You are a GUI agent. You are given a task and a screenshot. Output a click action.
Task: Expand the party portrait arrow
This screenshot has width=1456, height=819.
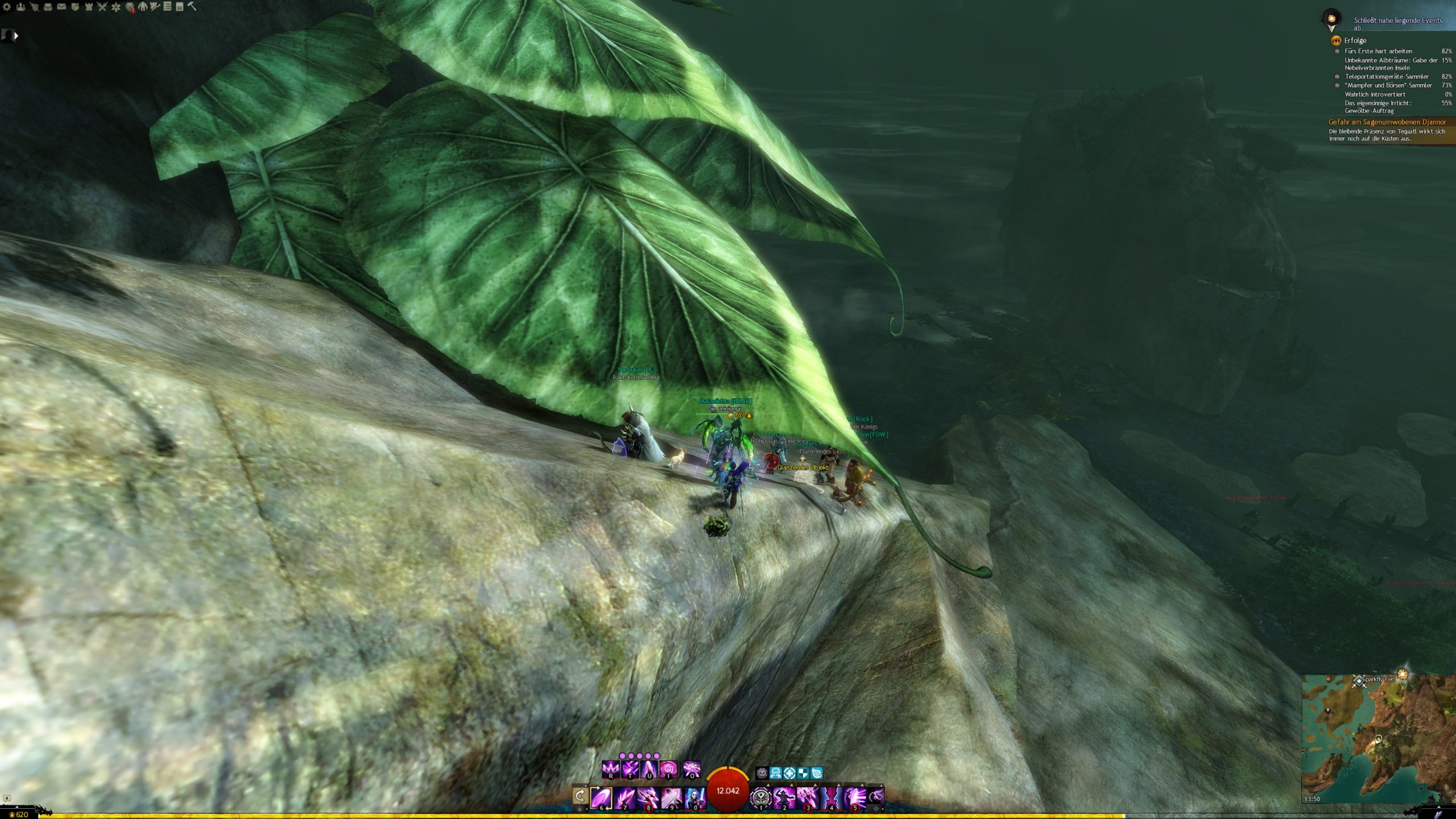[16, 36]
